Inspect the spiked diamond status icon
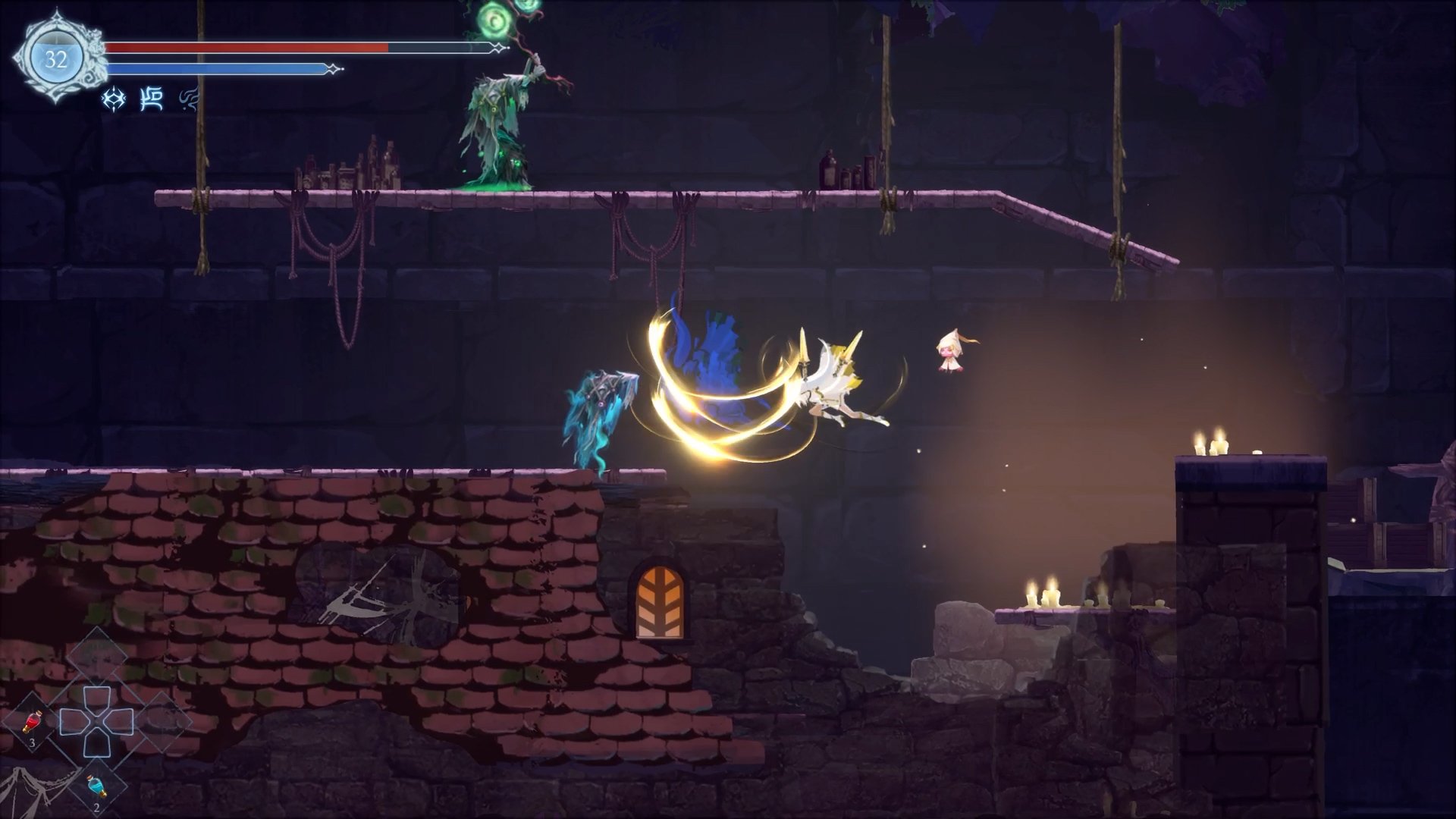 114,99
